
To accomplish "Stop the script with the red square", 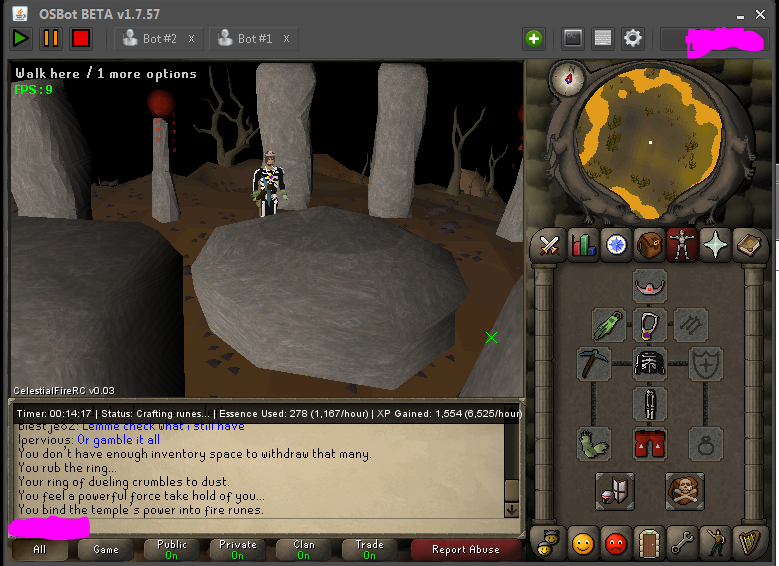I will (x=80, y=38).
